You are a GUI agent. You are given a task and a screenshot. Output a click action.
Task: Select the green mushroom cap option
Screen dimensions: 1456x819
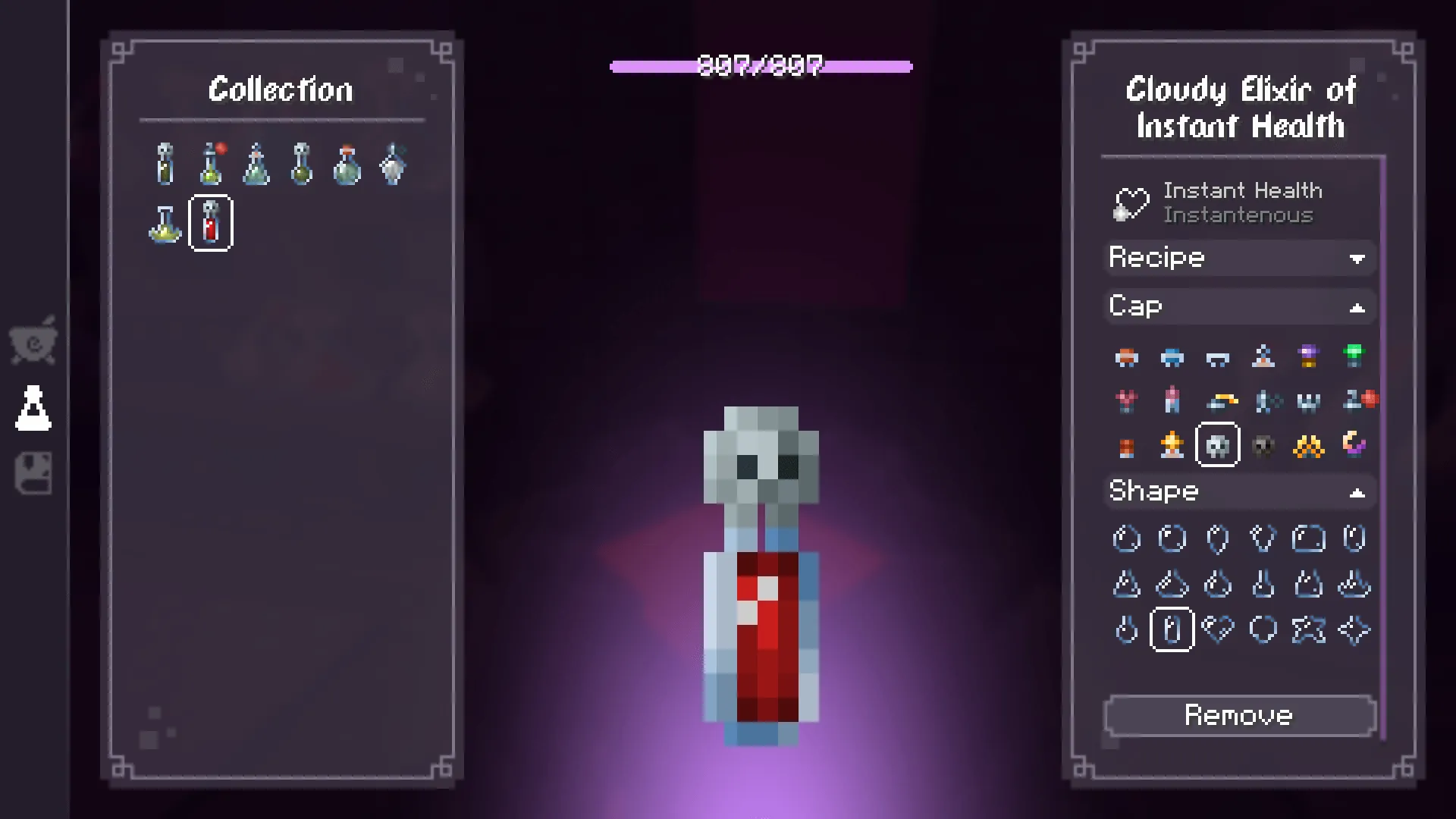pos(1354,355)
